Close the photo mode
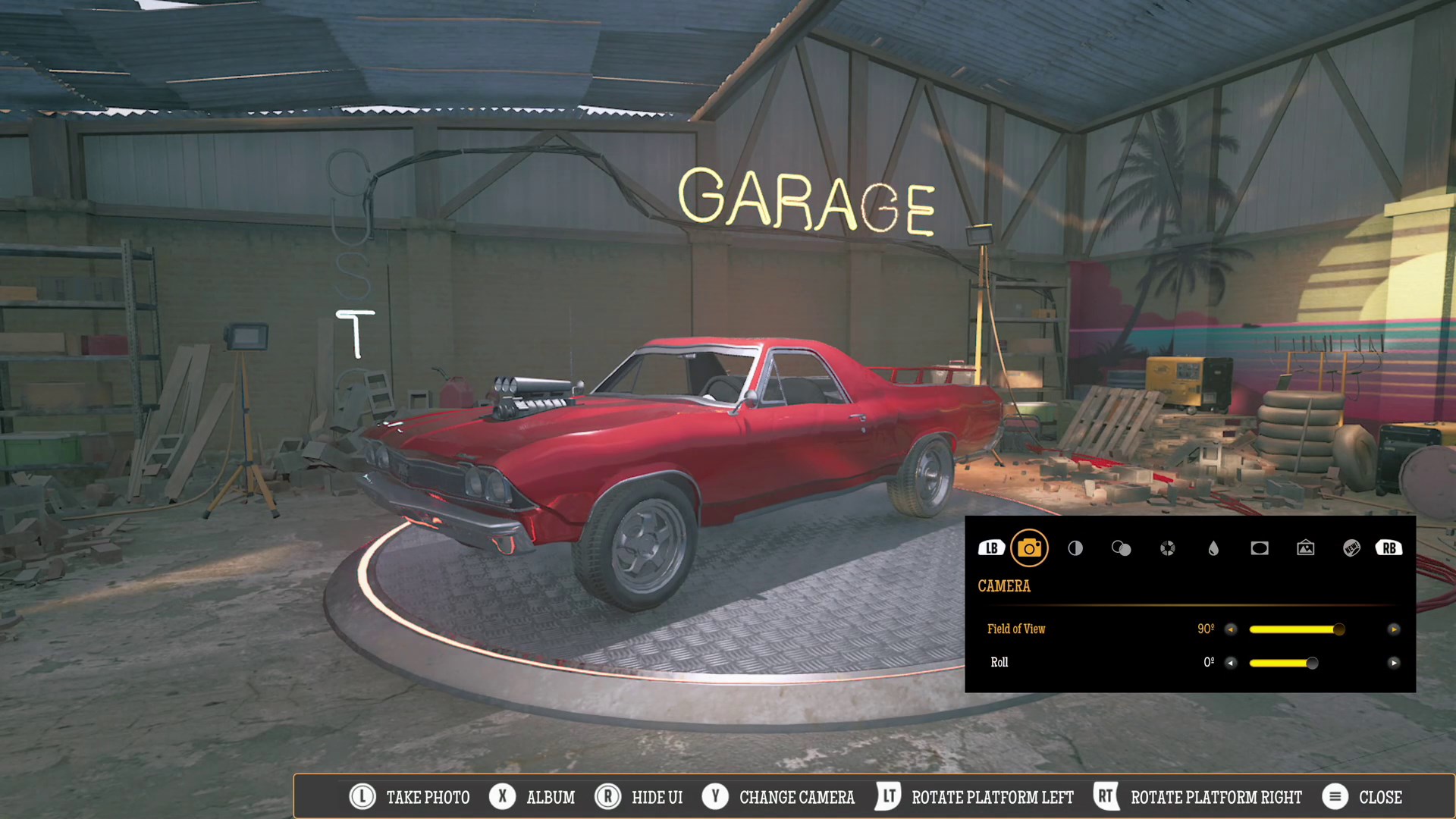The width and height of the screenshot is (1456, 819). (1363, 797)
